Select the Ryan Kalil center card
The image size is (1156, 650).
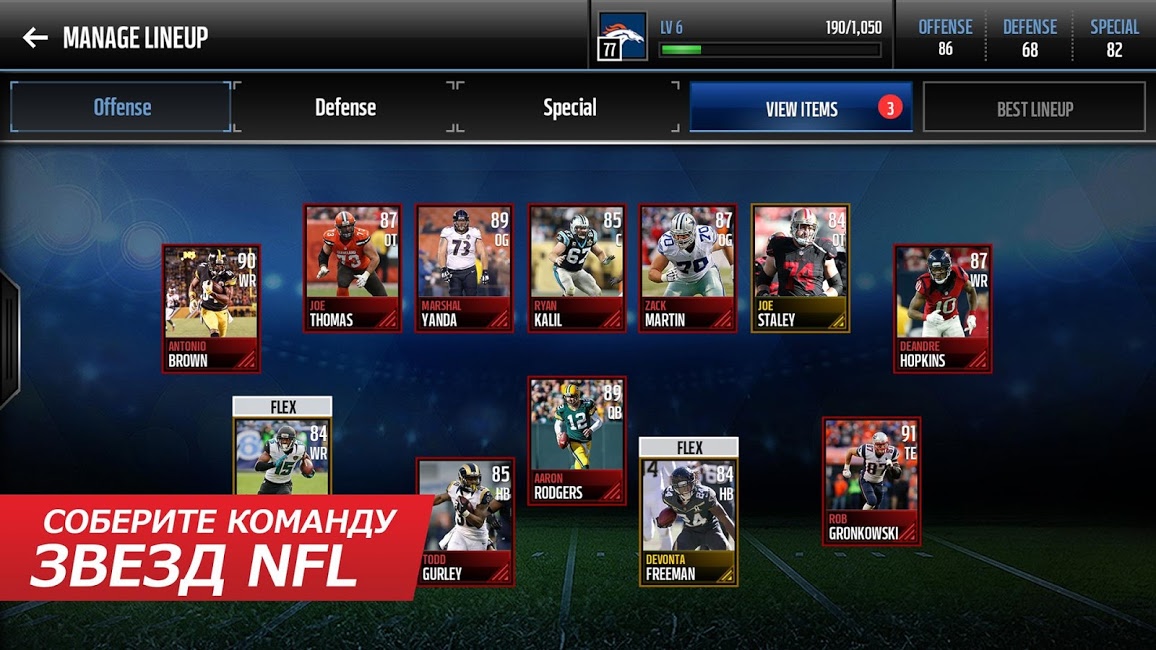576,268
